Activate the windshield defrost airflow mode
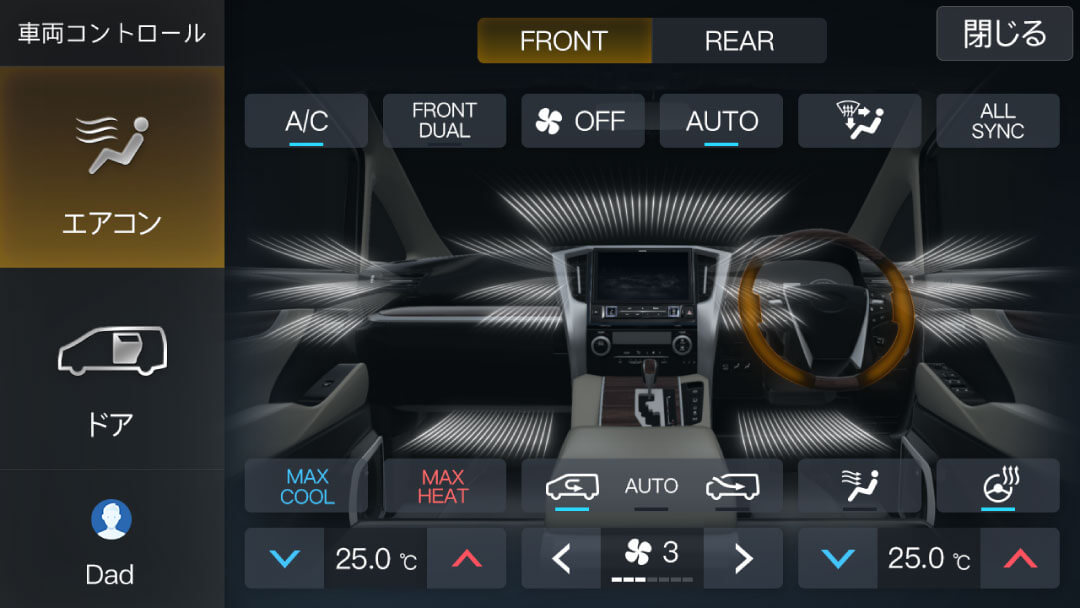This screenshot has height=608, width=1080. tap(859, 121)
